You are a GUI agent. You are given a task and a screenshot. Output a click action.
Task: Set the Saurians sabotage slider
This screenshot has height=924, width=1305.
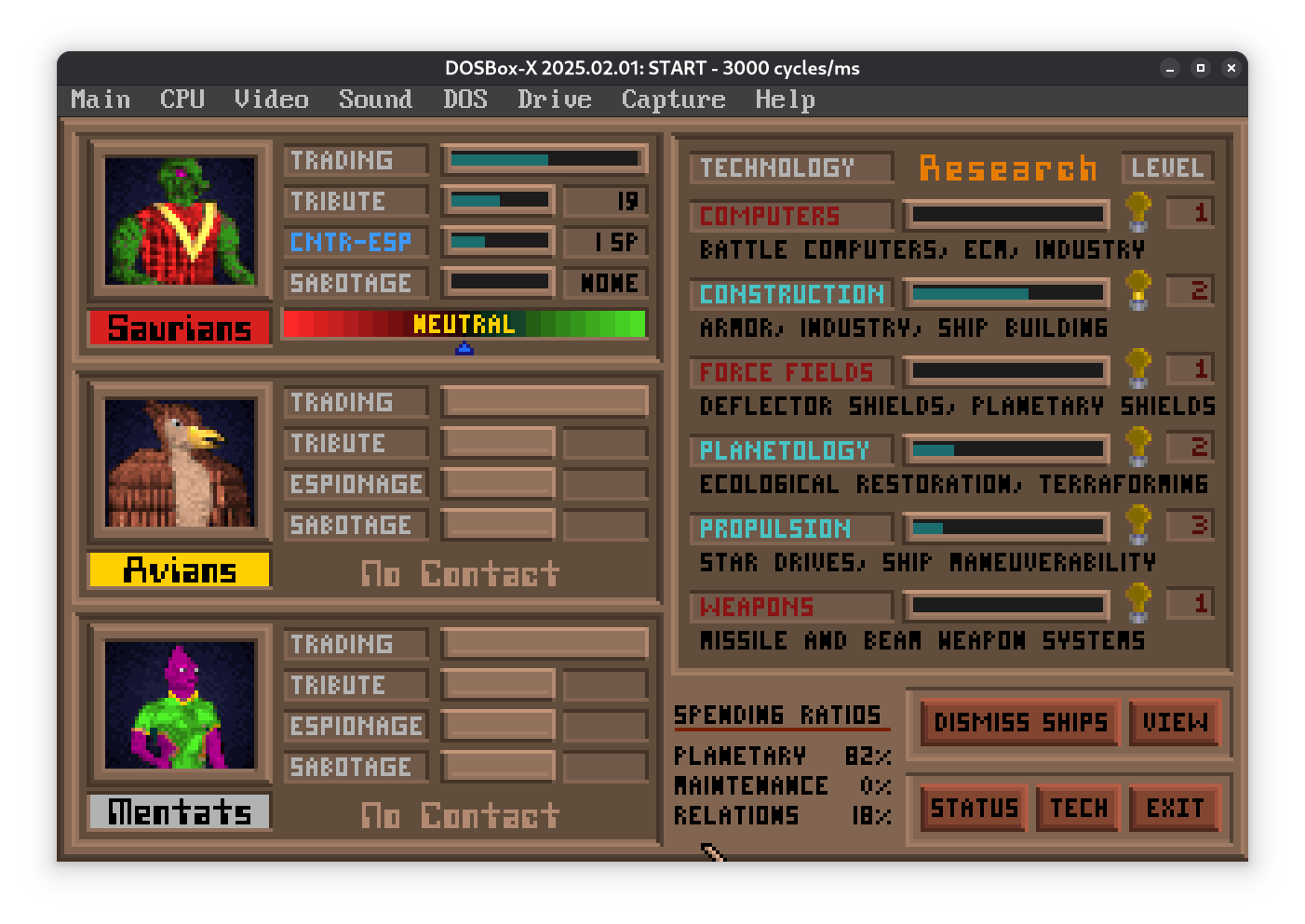click(x=499, y=283)
